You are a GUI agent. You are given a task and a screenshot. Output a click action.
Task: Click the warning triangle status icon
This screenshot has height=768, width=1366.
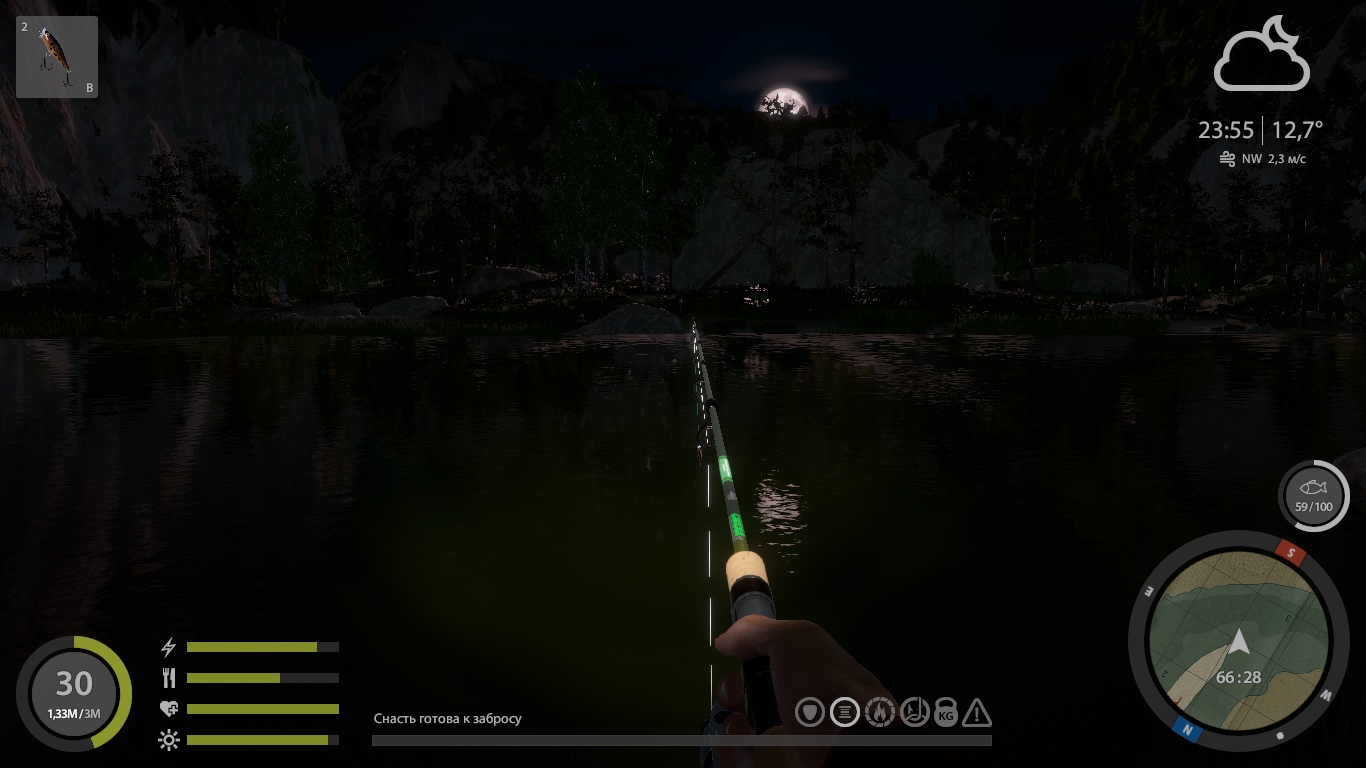pyautogui.click(x=977, y=713)
